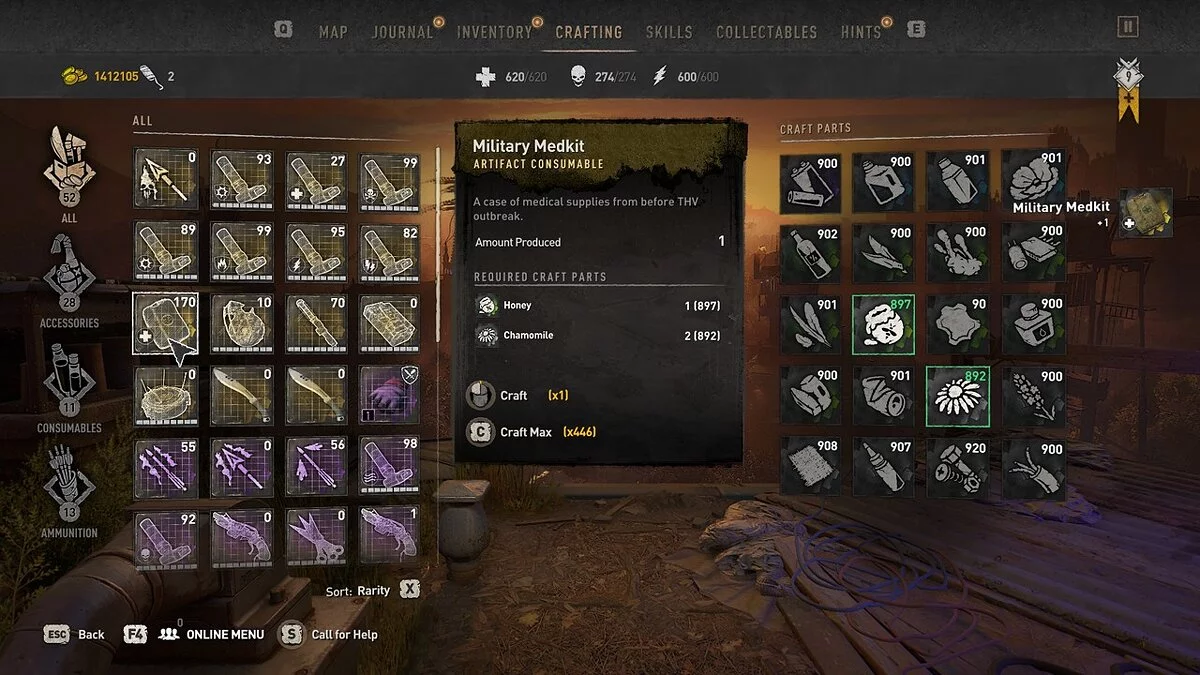Select the Military Medkit blueprint with 170
The height and width of the screenshot is (675, 1200).
coord(165,324)
